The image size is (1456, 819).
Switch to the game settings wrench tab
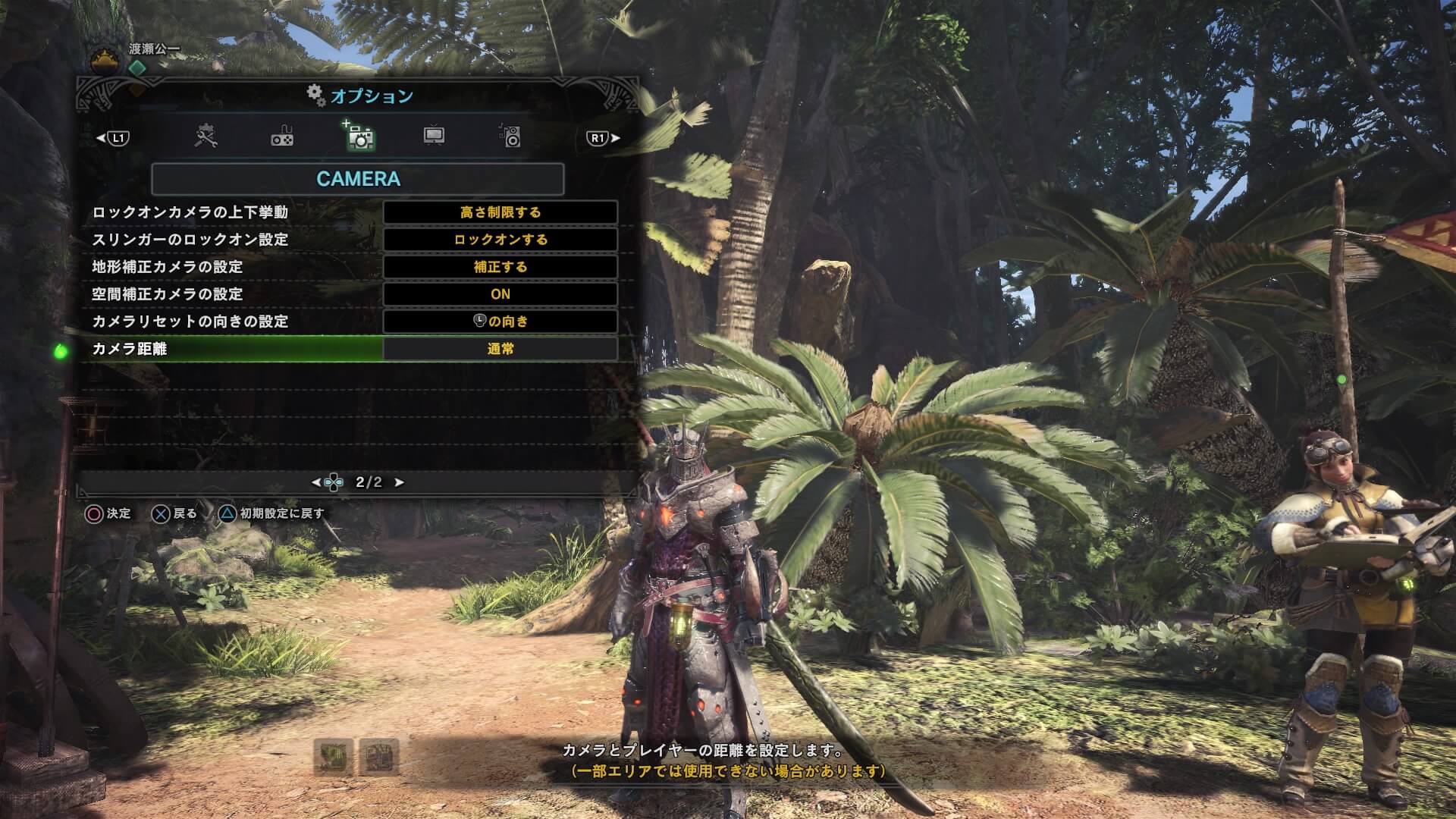click(x=206, y=137)
